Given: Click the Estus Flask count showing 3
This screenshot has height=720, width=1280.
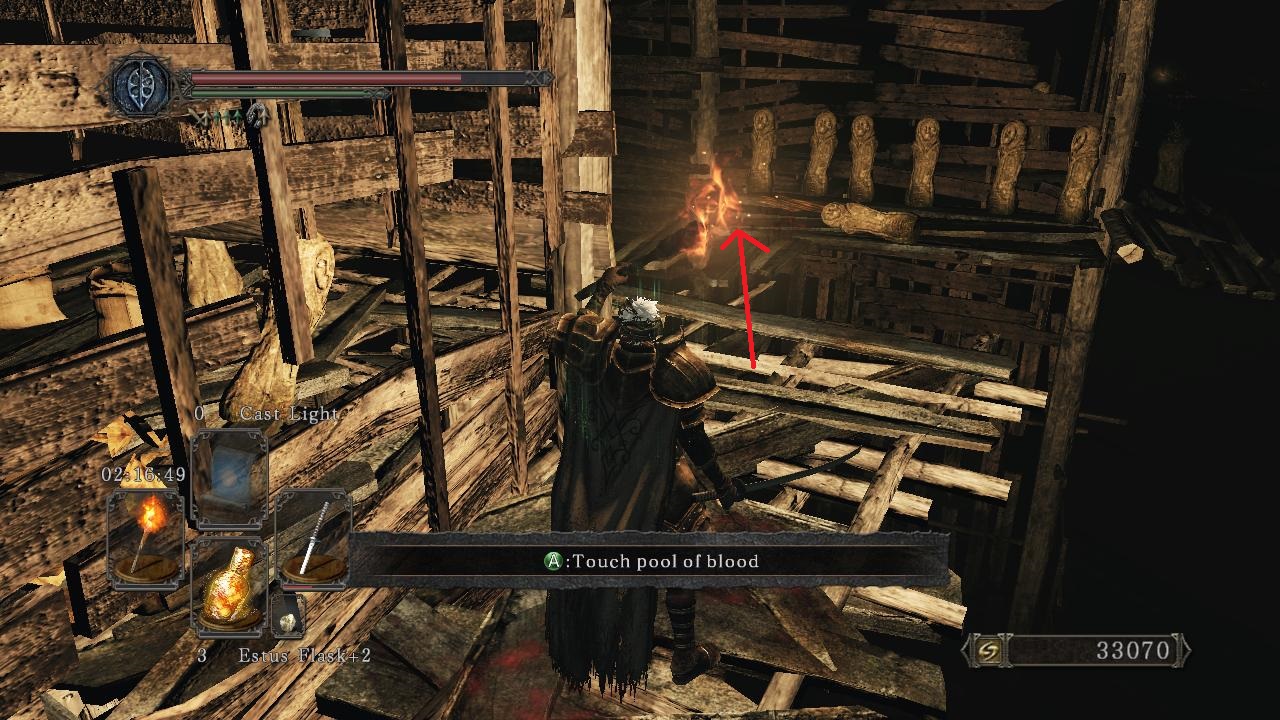Looking at the screenshot, I should click(201, 656).
